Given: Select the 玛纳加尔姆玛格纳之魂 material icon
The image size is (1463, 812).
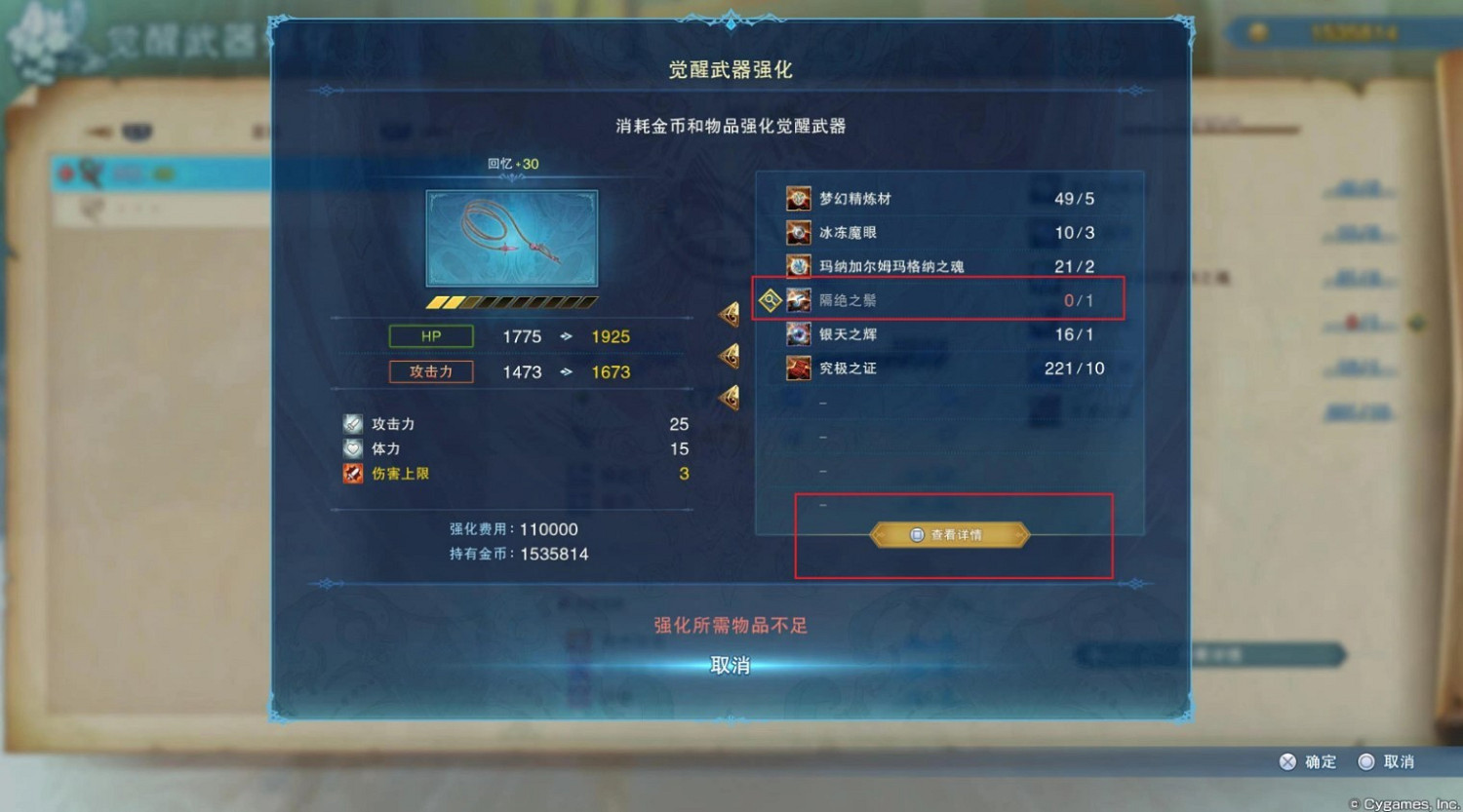Looking at the screenshot, I should (798, 265).
